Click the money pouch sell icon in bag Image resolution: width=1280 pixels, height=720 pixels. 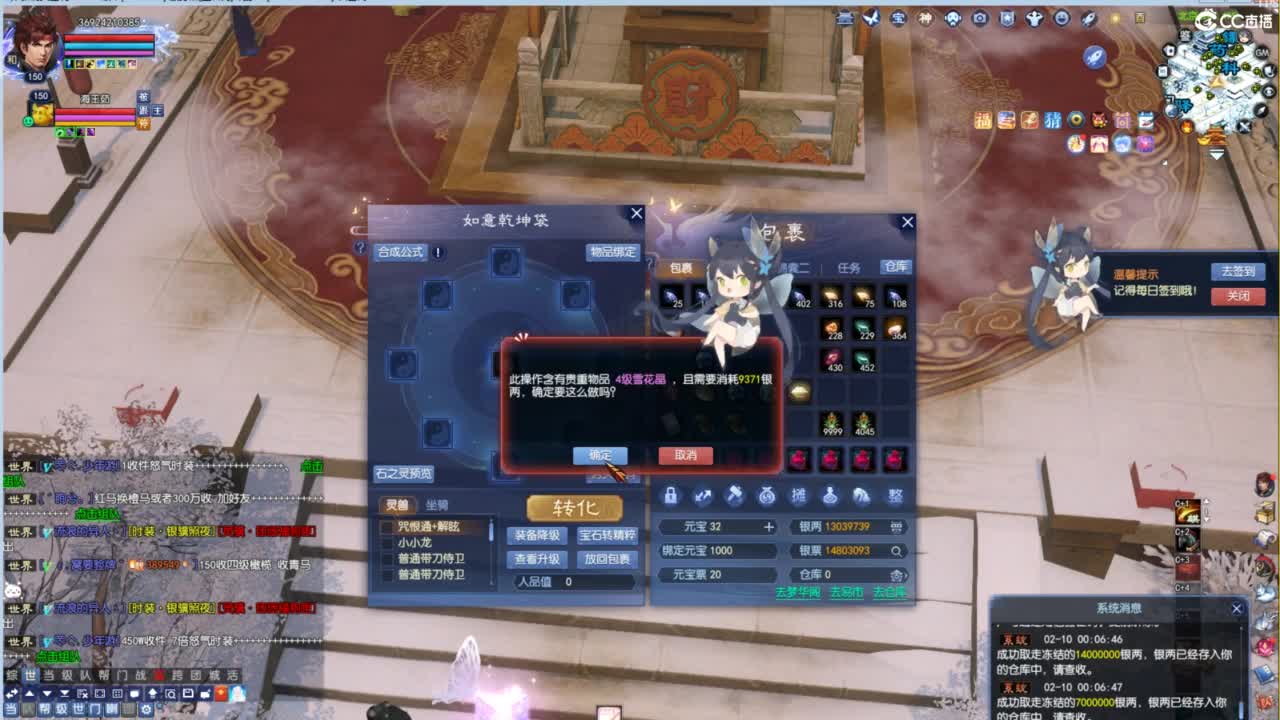[x=767, y=496]
